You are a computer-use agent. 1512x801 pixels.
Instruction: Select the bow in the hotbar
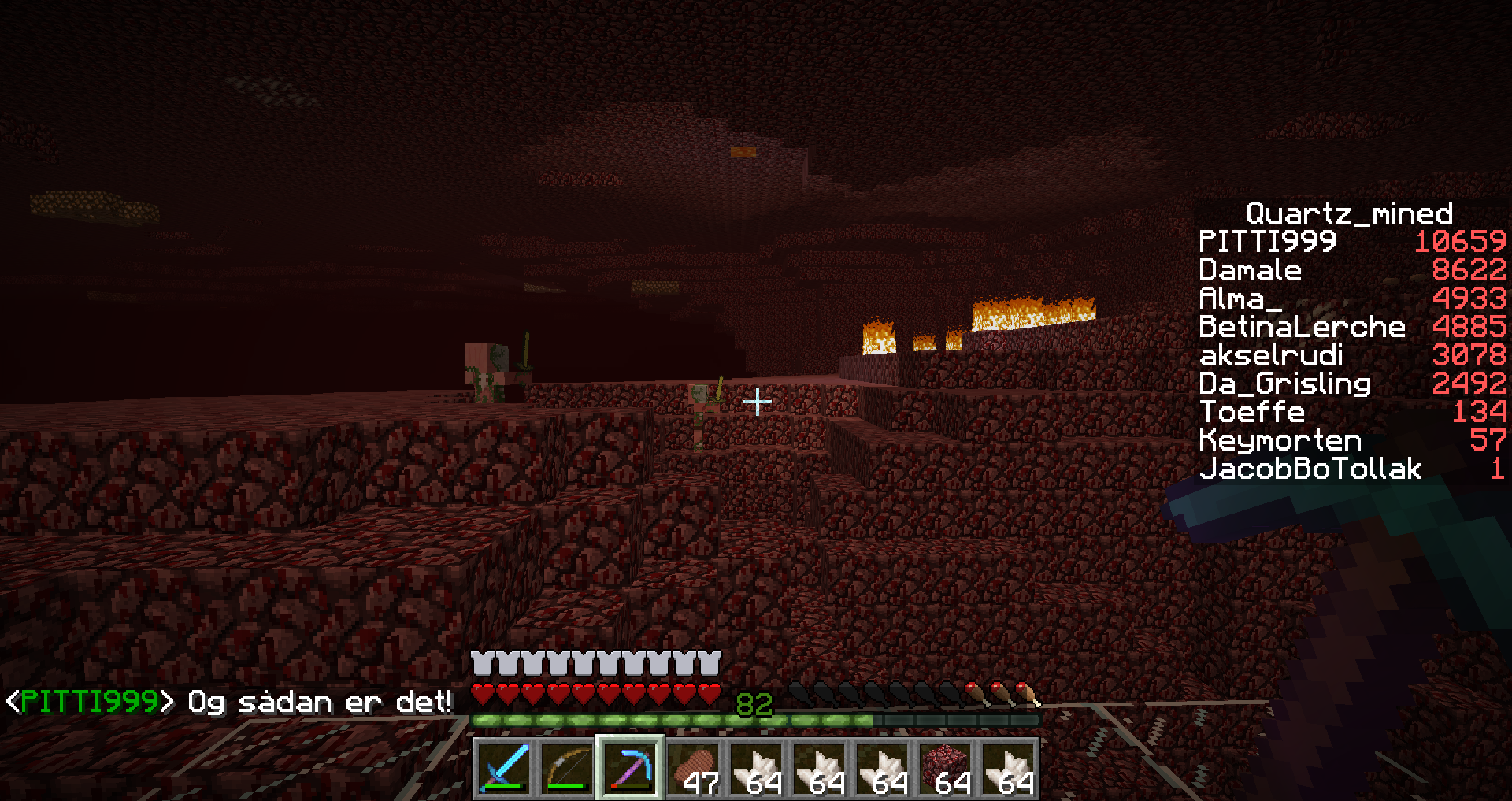567,768
